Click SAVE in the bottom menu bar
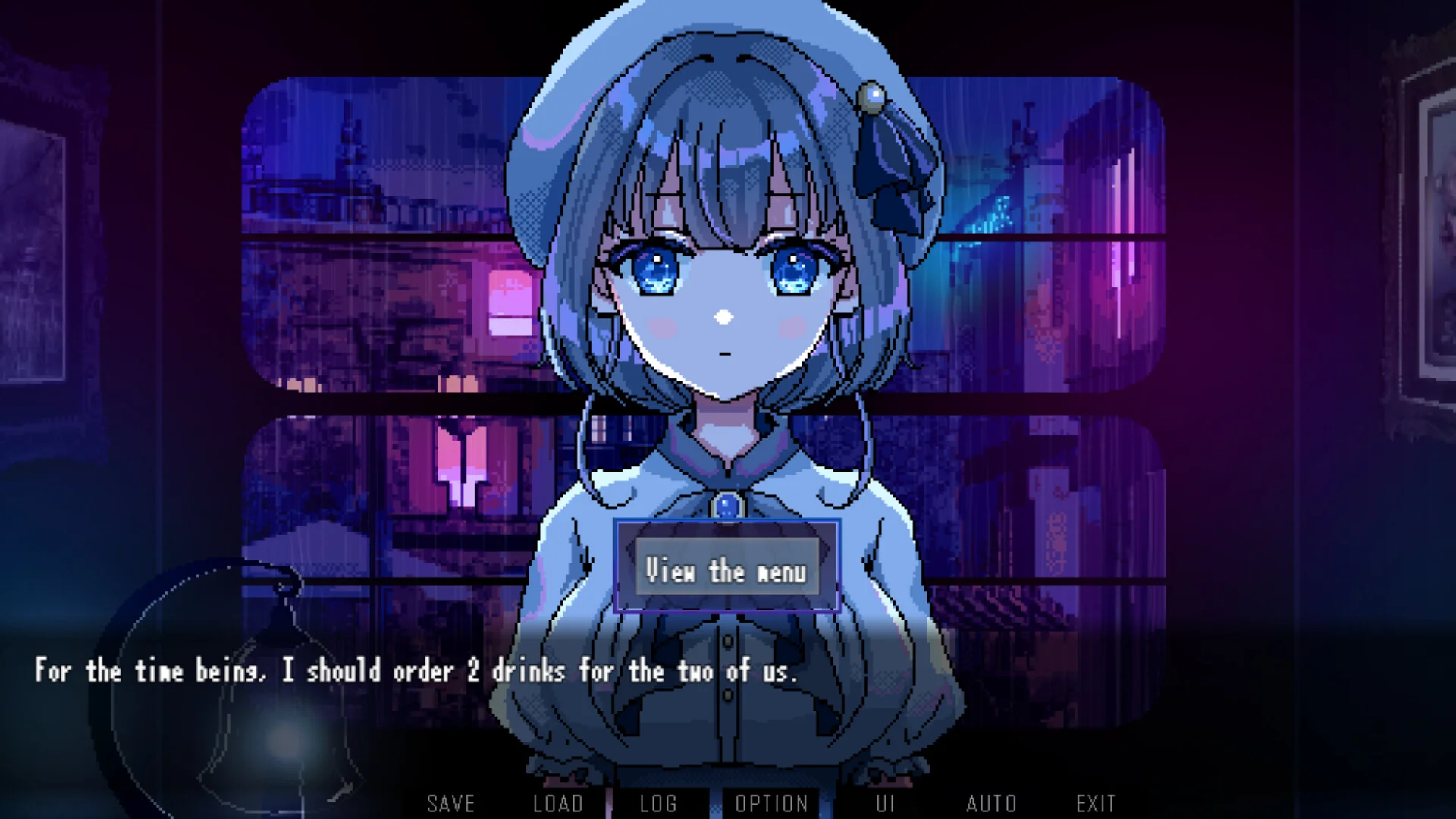 [450, 803]
